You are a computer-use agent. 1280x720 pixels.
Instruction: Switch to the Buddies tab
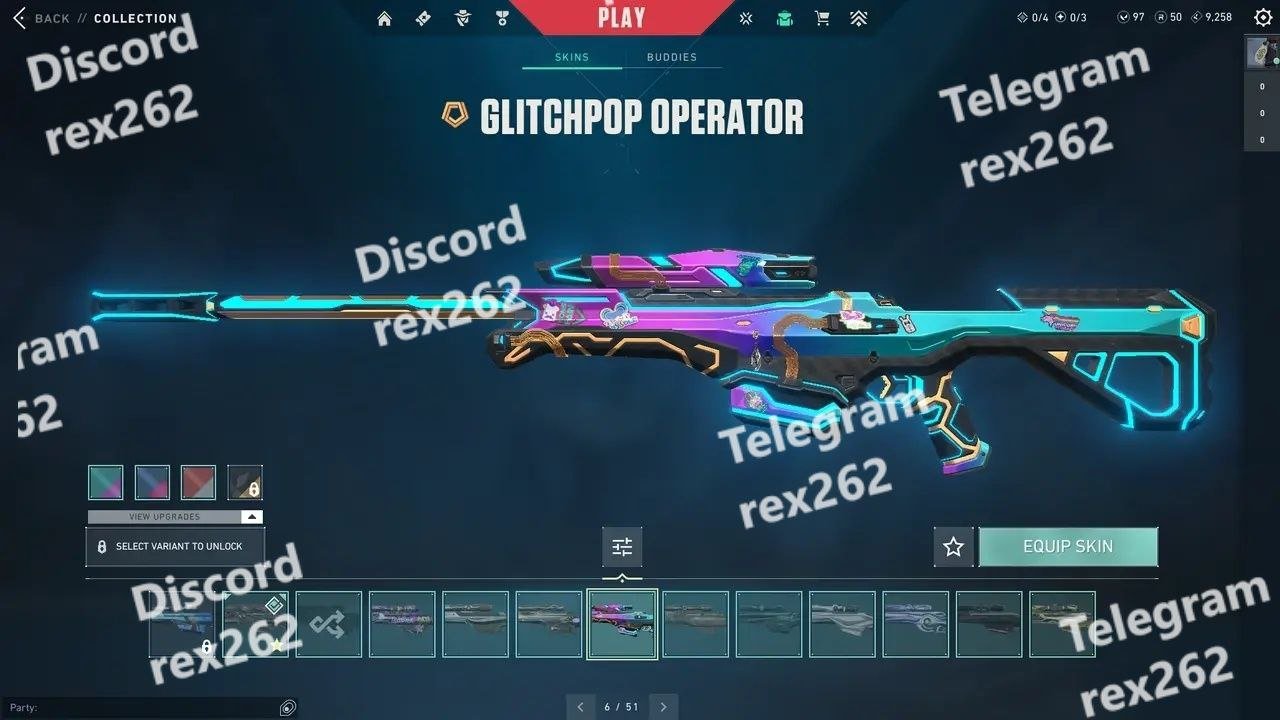(671, 57)
